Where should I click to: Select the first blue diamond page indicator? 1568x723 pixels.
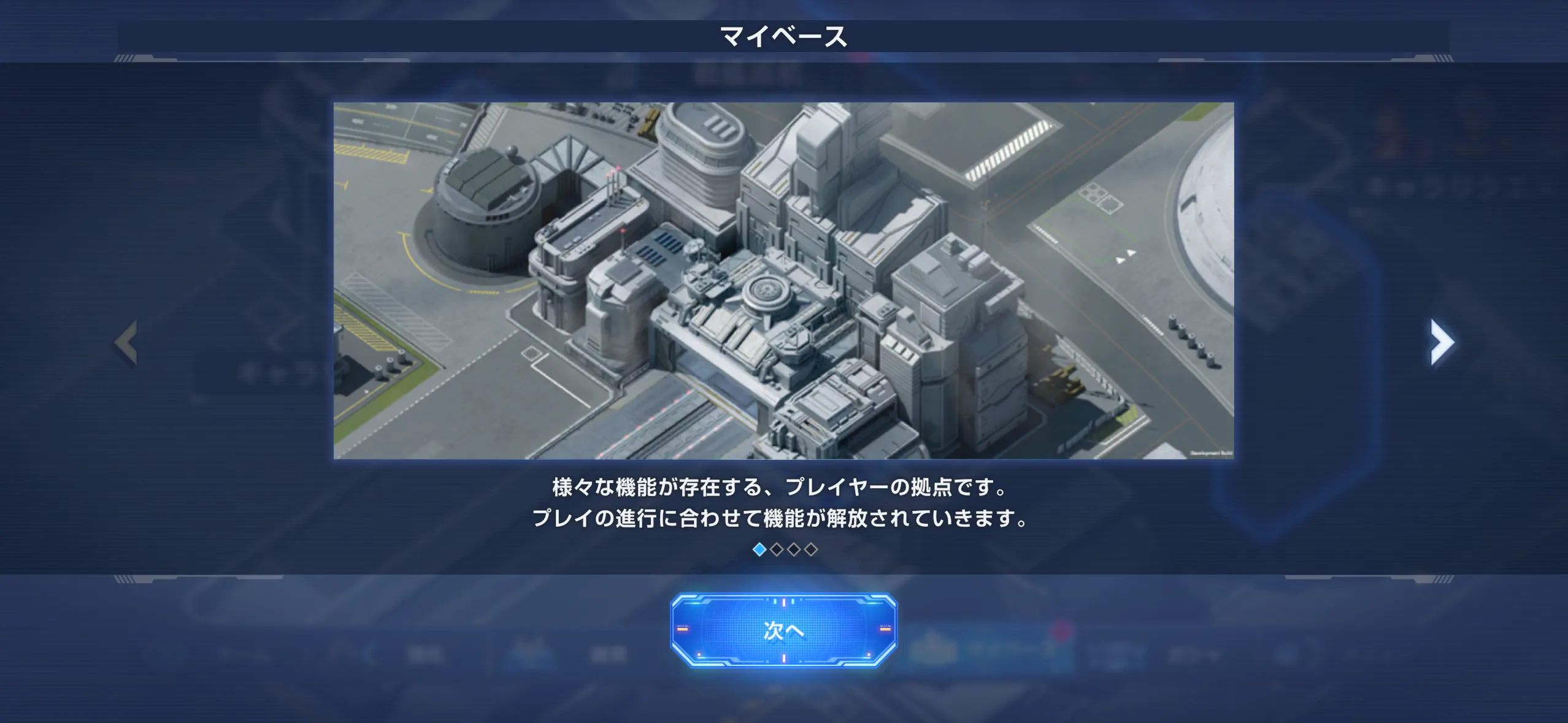pyautogui.click(x=759, y=550)
